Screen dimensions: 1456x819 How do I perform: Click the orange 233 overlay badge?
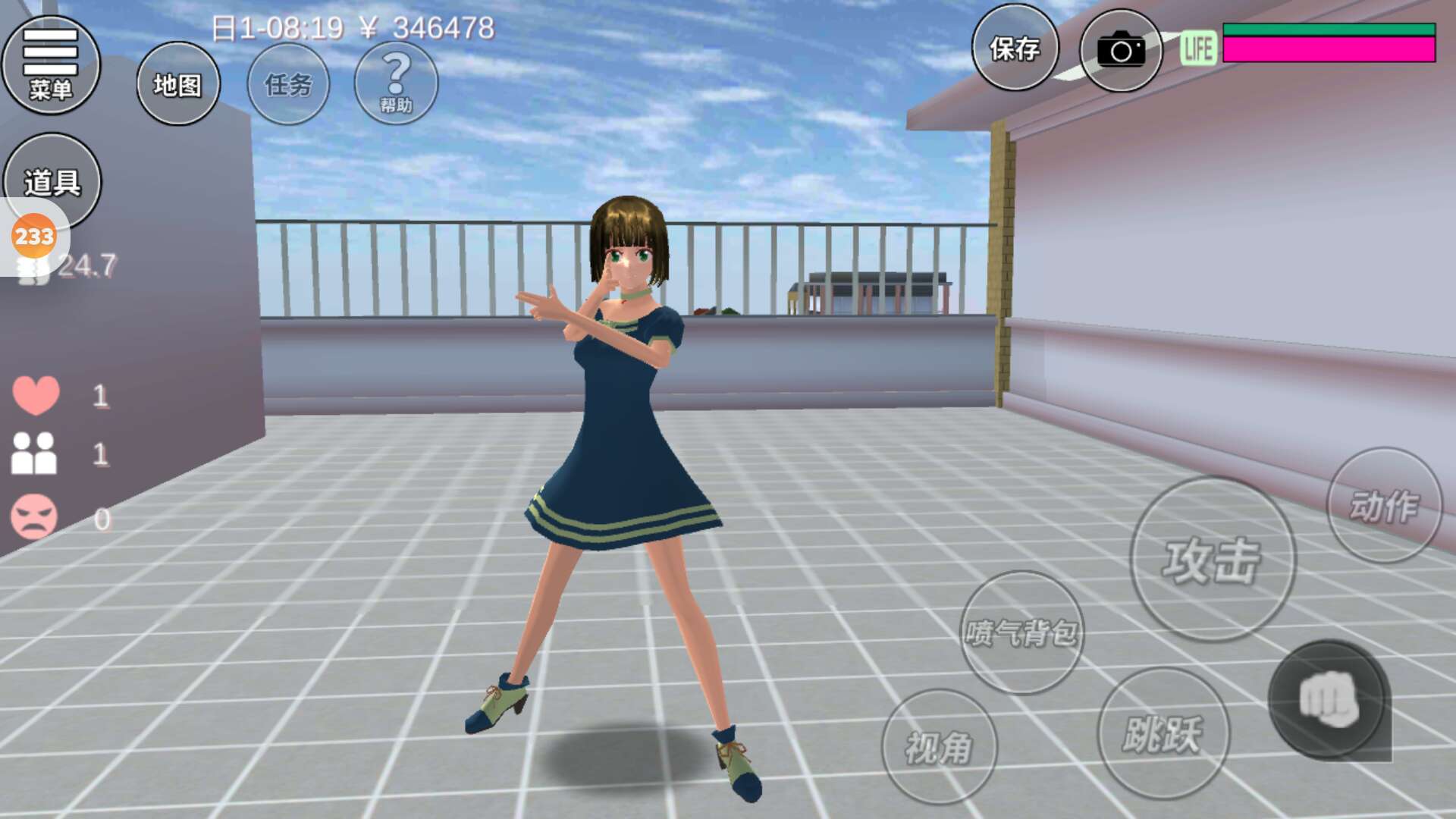click(34, 237)
